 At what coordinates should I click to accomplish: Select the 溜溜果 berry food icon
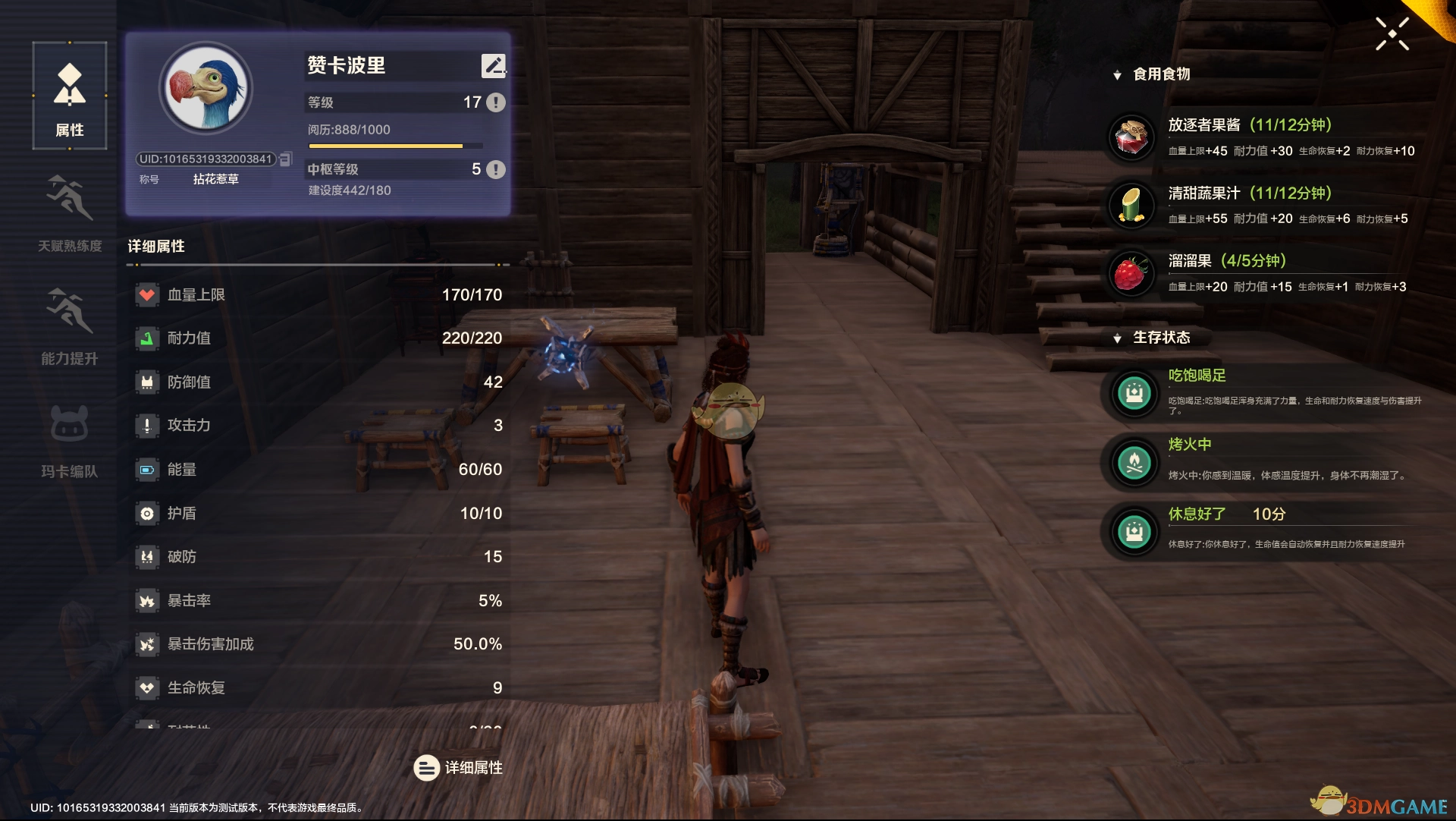point(1131,273)
